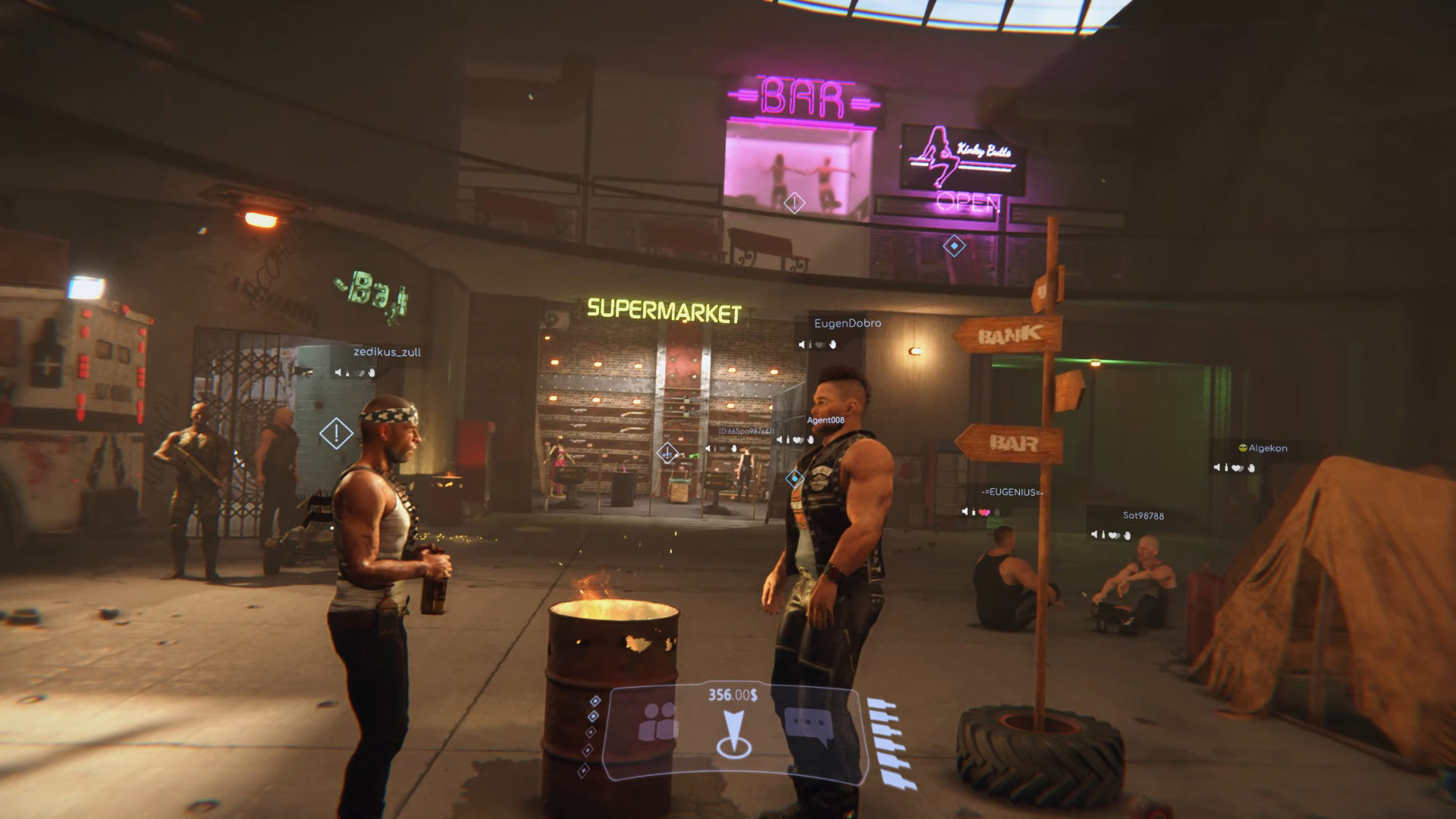Click the diamond marker below the OPEN sign
Screen dimensions: 1456x819
(953, 246)
